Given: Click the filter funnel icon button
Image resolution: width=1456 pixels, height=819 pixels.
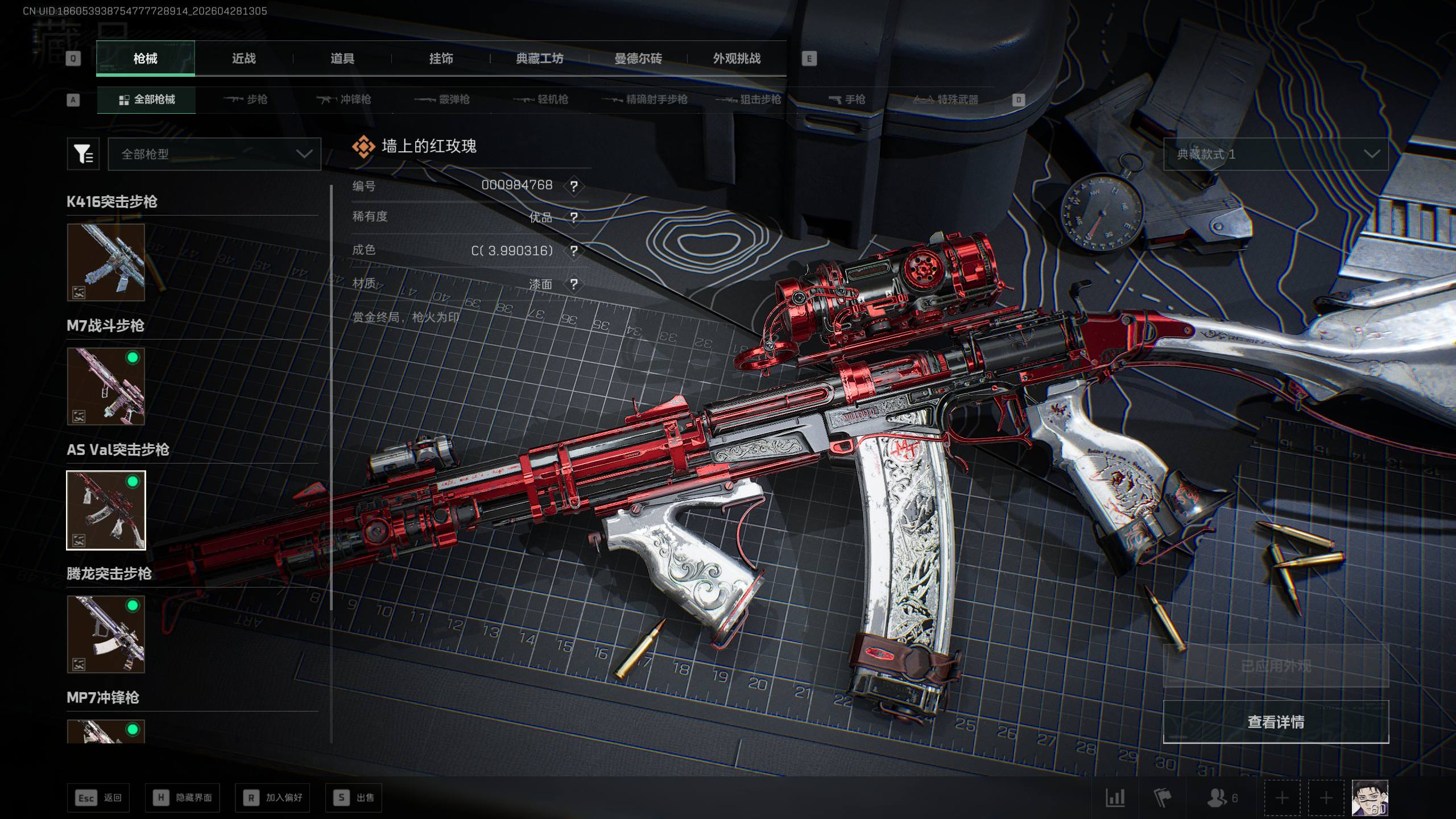Looking at the screenshot, I should point(83,154).
